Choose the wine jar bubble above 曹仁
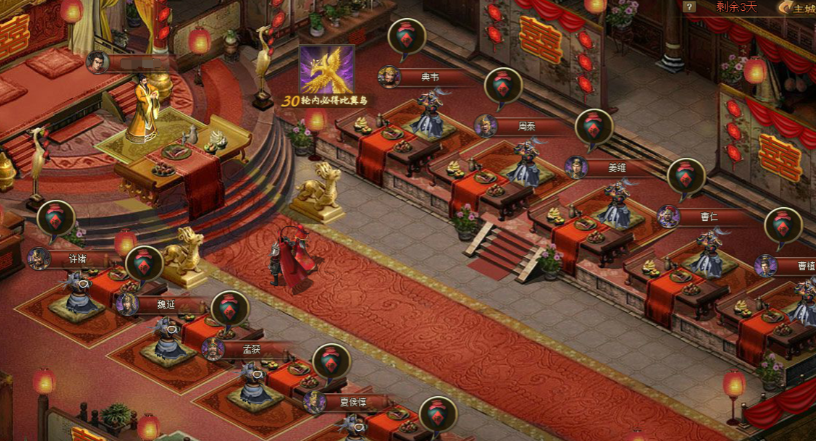Screen dimensions: 816x441 tap(686, 176)
